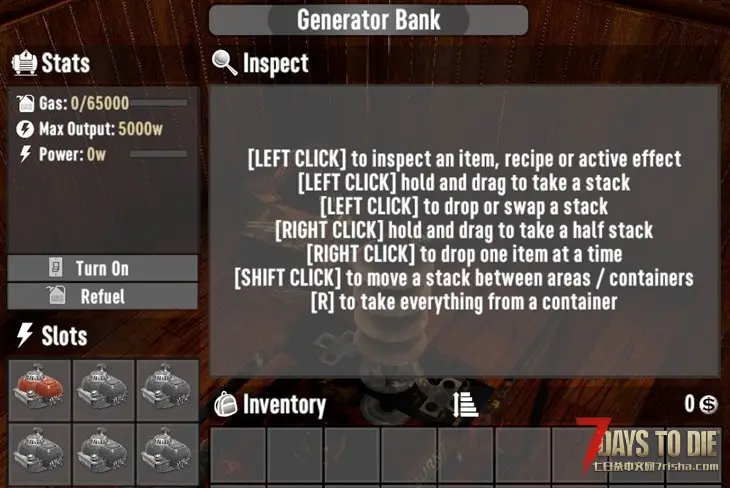
Task: Sort the inventory with the sort icon
Action: click(466, 404)
